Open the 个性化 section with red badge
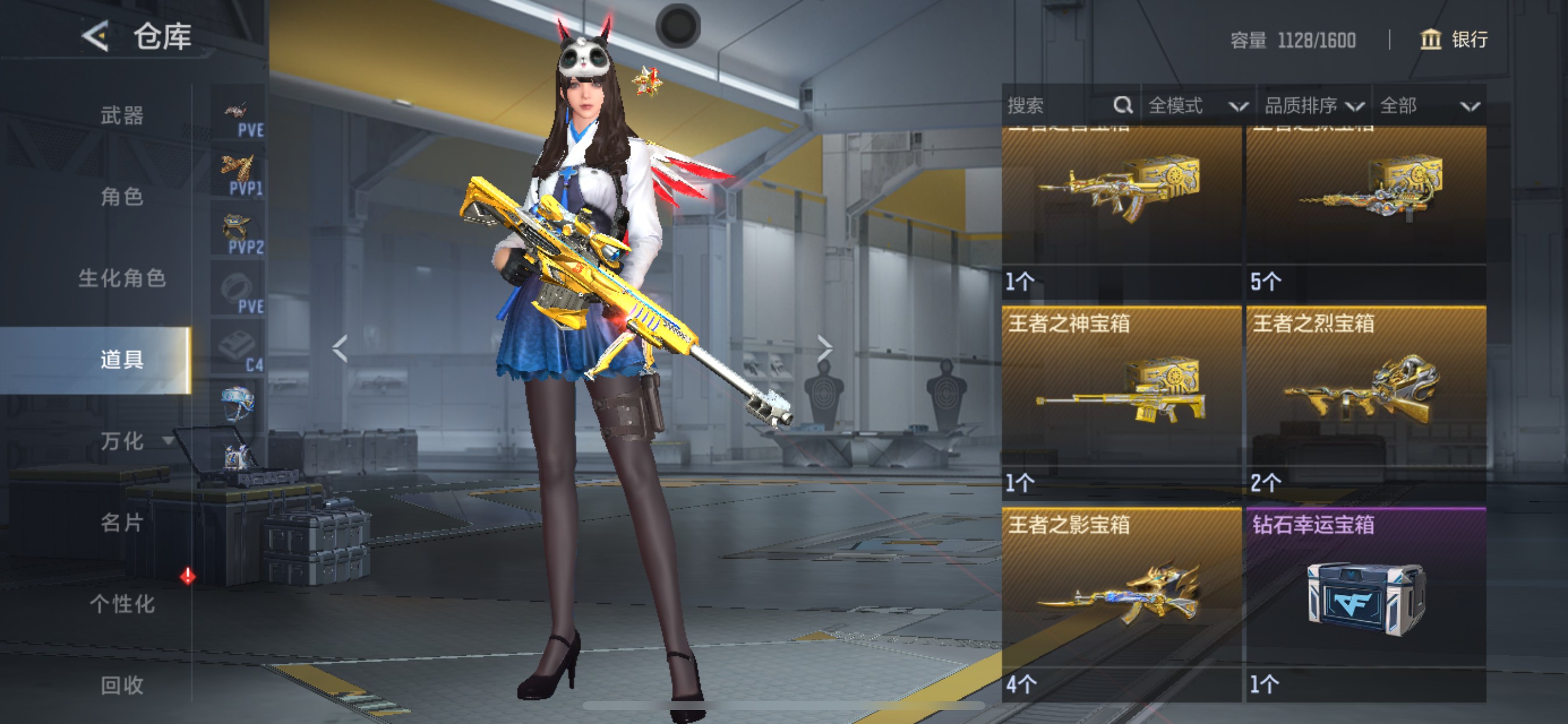This screenshot has width=1568, height=724. click(x=123, y=604)
